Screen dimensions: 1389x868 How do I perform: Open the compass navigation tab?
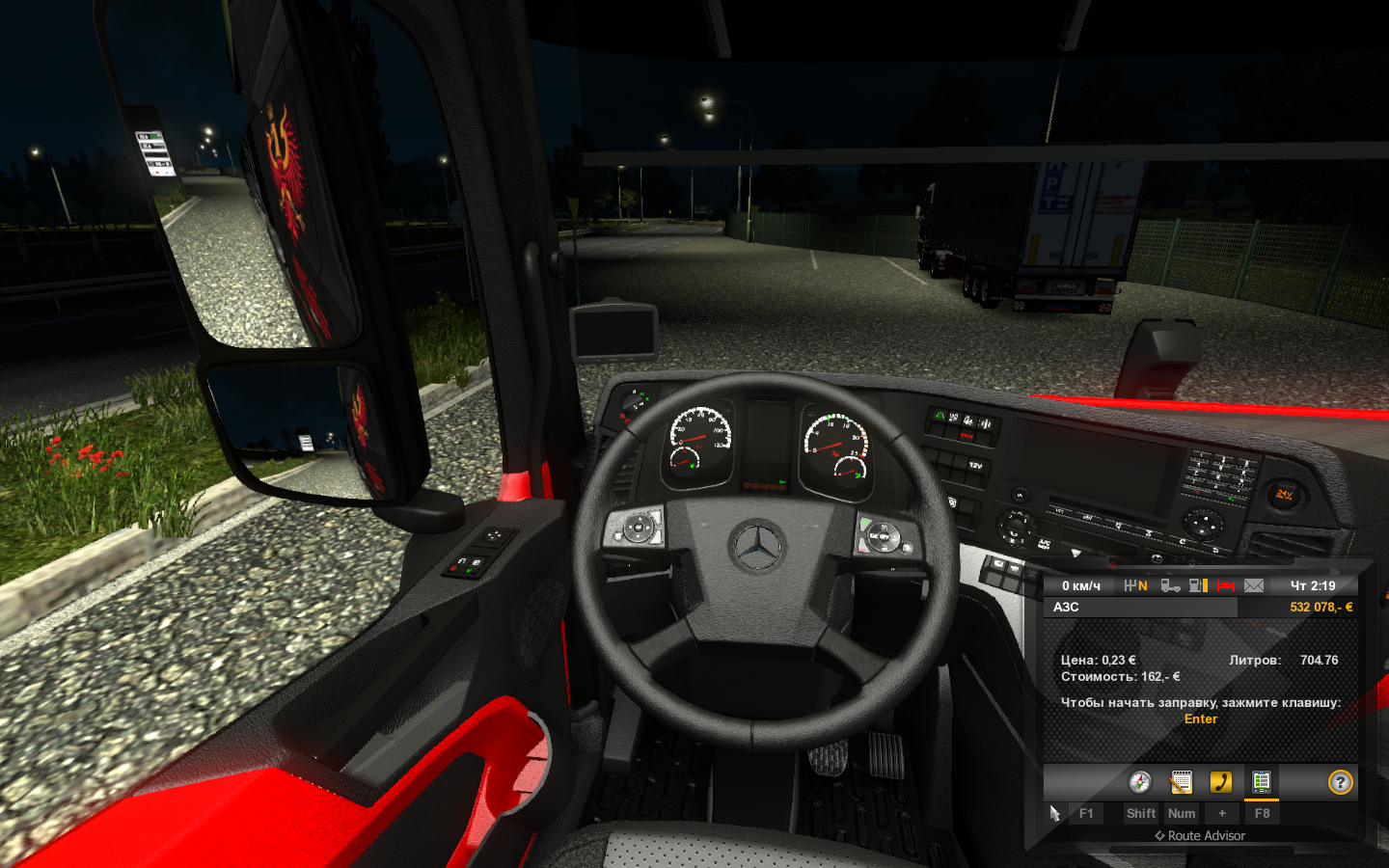pos(1140,782)
